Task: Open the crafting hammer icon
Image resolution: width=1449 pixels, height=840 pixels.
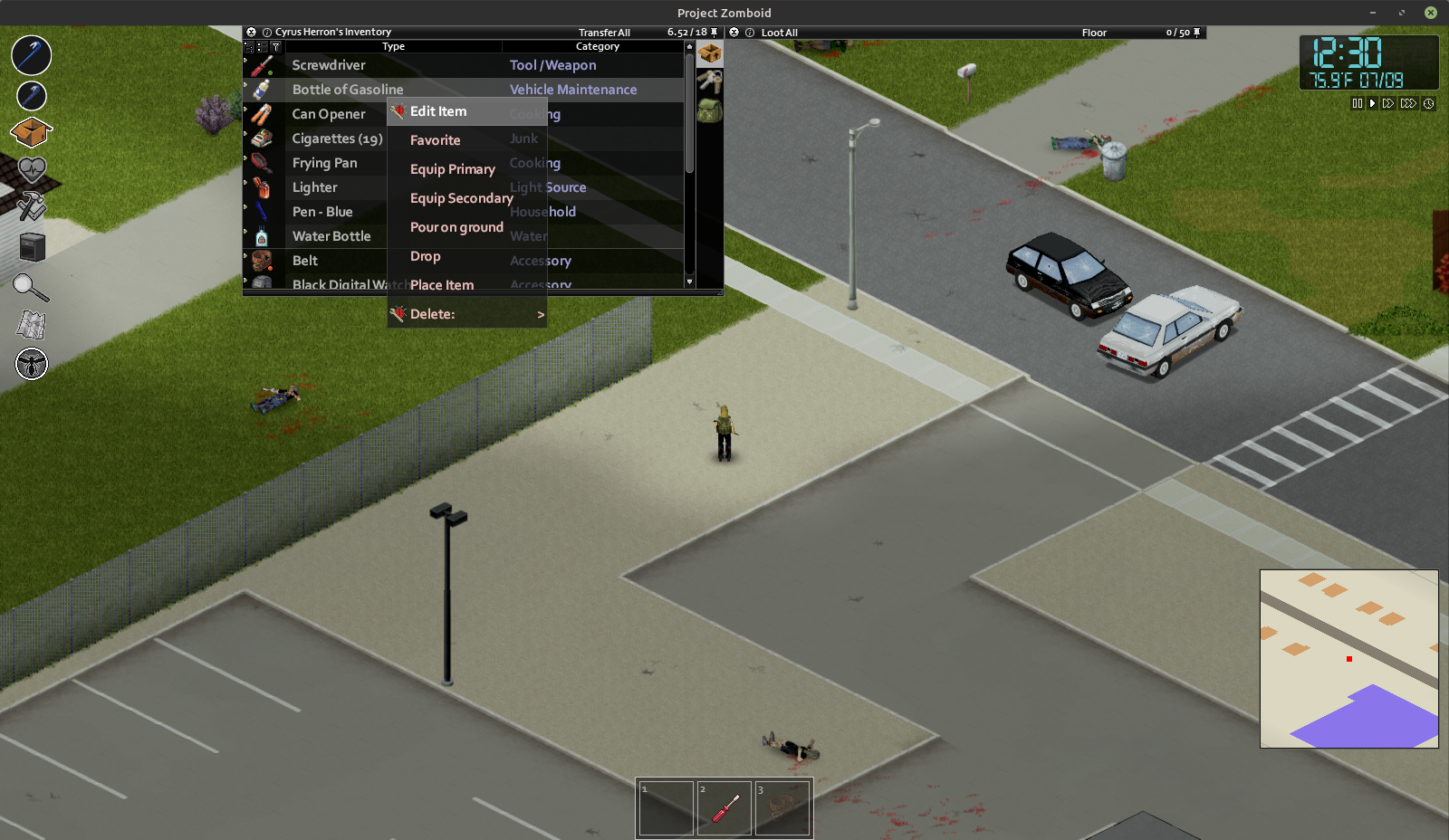Action: 31,205
